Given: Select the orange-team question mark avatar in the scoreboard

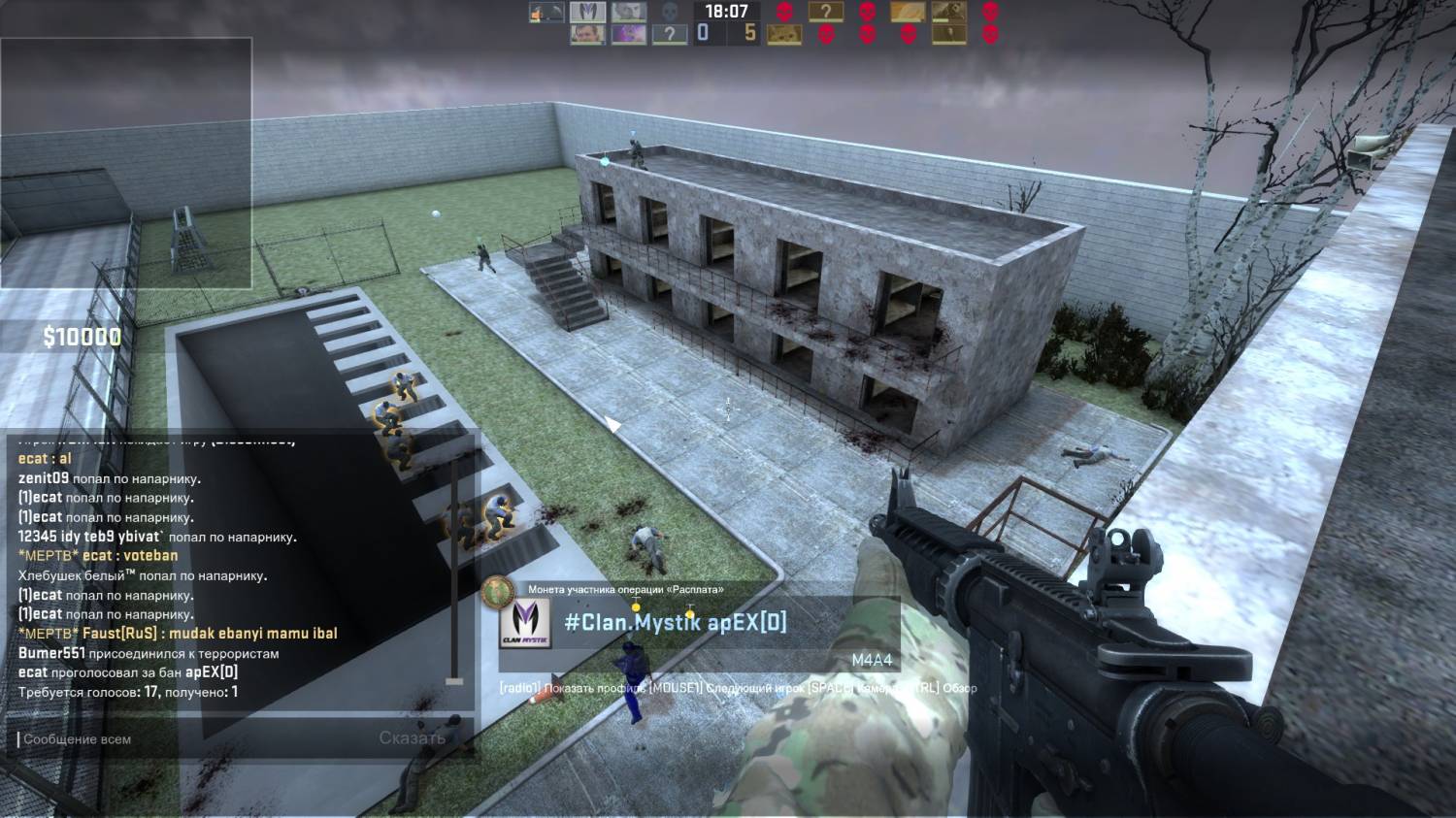Looking at the screenshot, I should 825,13.
